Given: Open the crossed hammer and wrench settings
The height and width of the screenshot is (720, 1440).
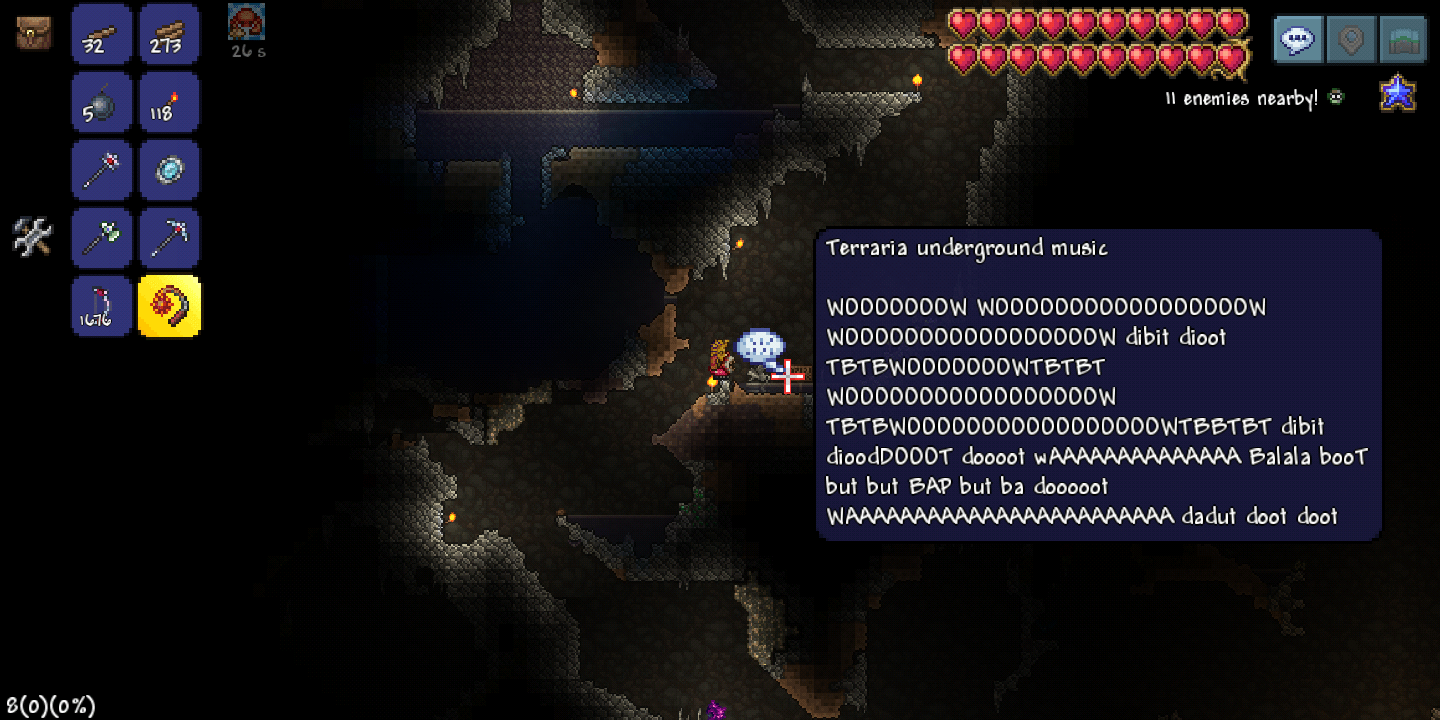Looking at the screenshot, I should tap(32, 238).
